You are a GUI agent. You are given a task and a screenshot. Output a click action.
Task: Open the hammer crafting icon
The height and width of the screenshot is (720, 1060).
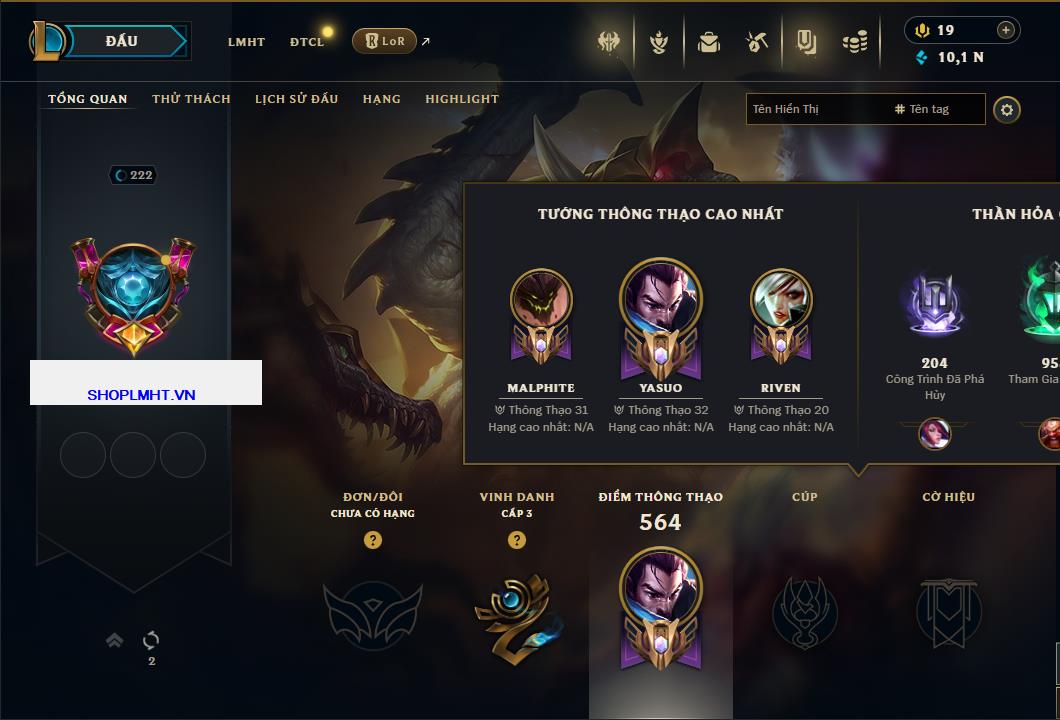[x=756, y=42]
